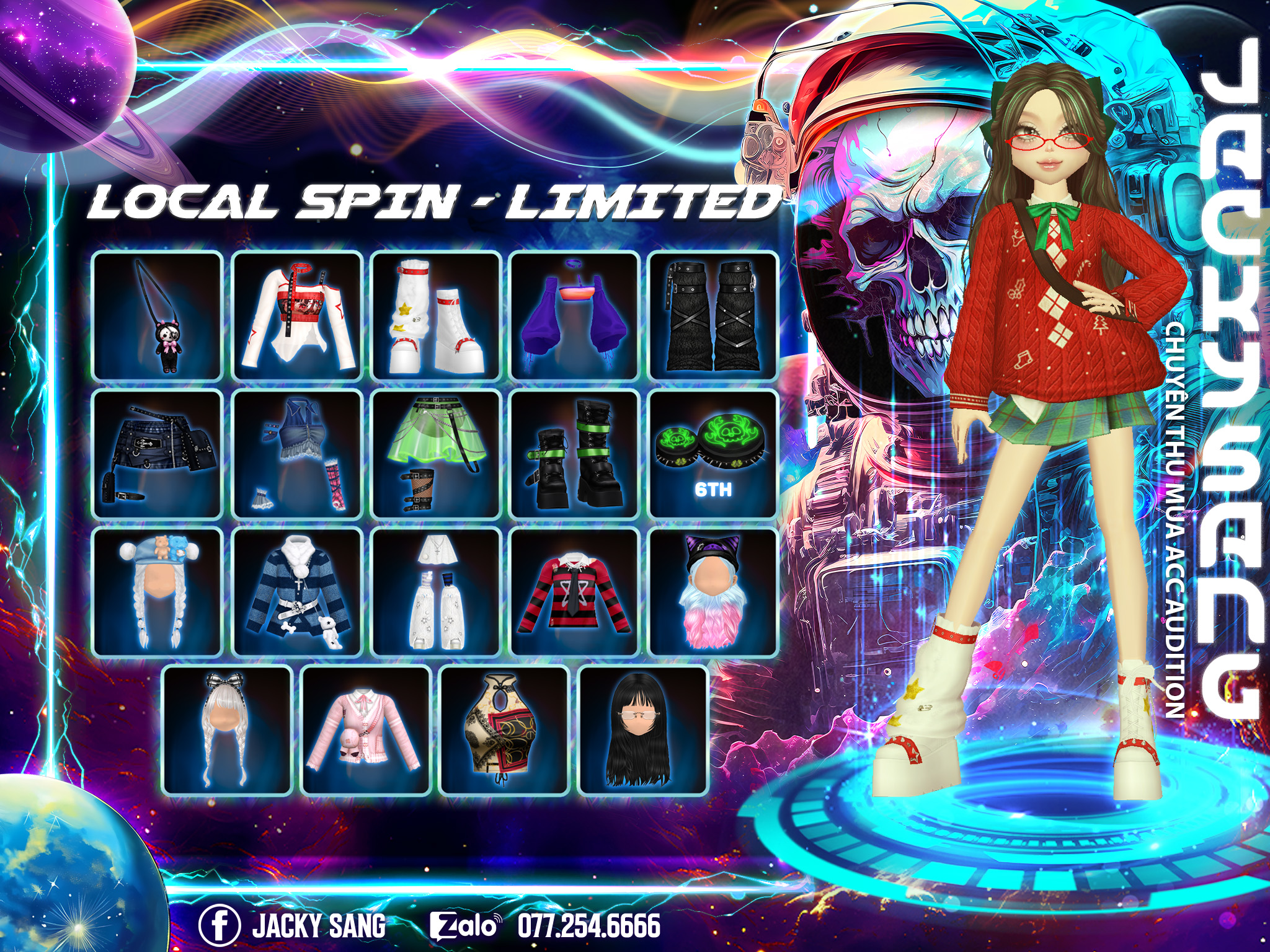Pick the neon green skirt with chains
Image resolution: width=1270 pixels, height=952 pixels.
pos(436,454)
